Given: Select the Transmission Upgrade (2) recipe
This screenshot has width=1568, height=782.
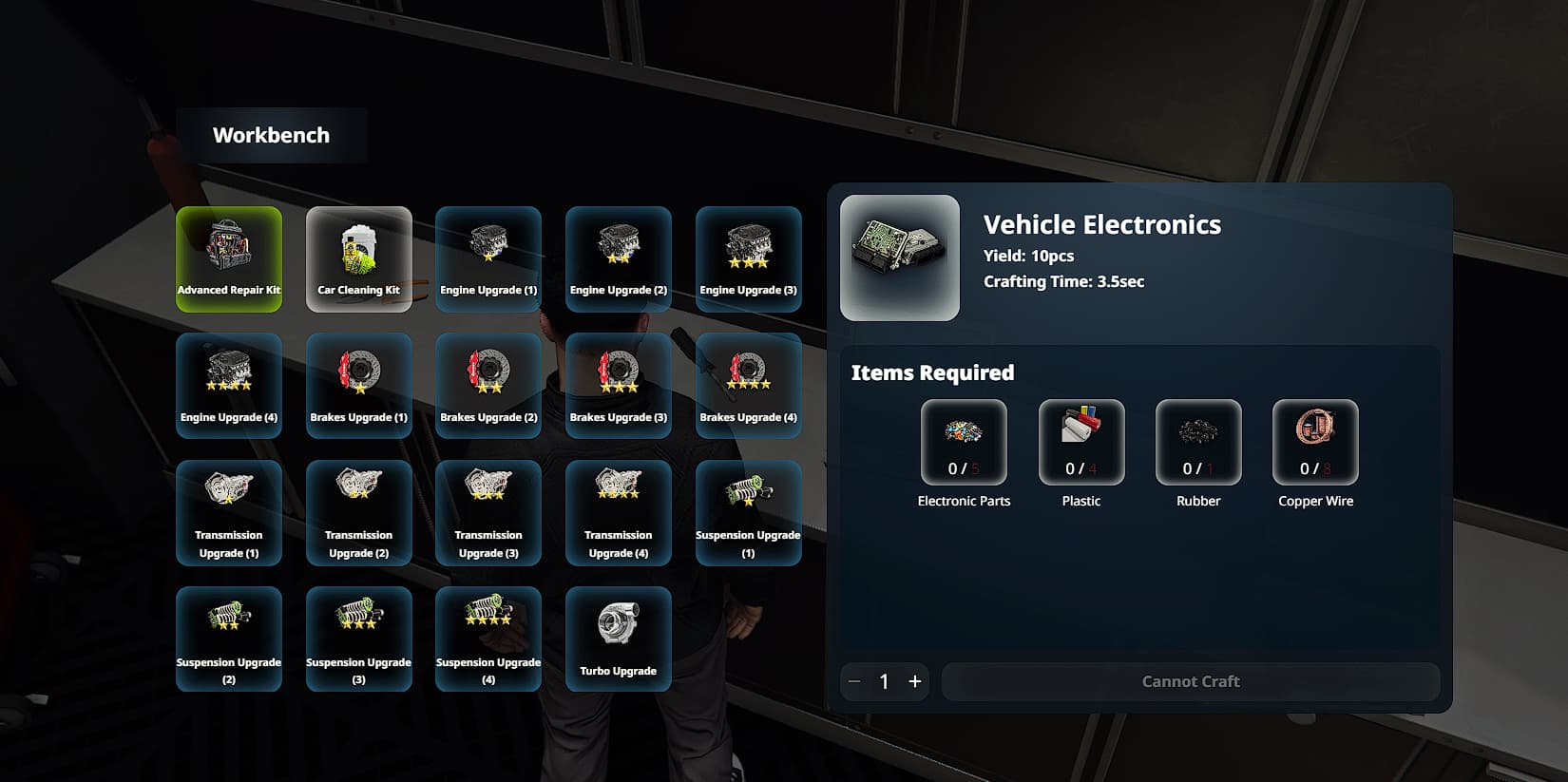Looking at the screenshot, I should pyautogui.click(x=358, y=512).
